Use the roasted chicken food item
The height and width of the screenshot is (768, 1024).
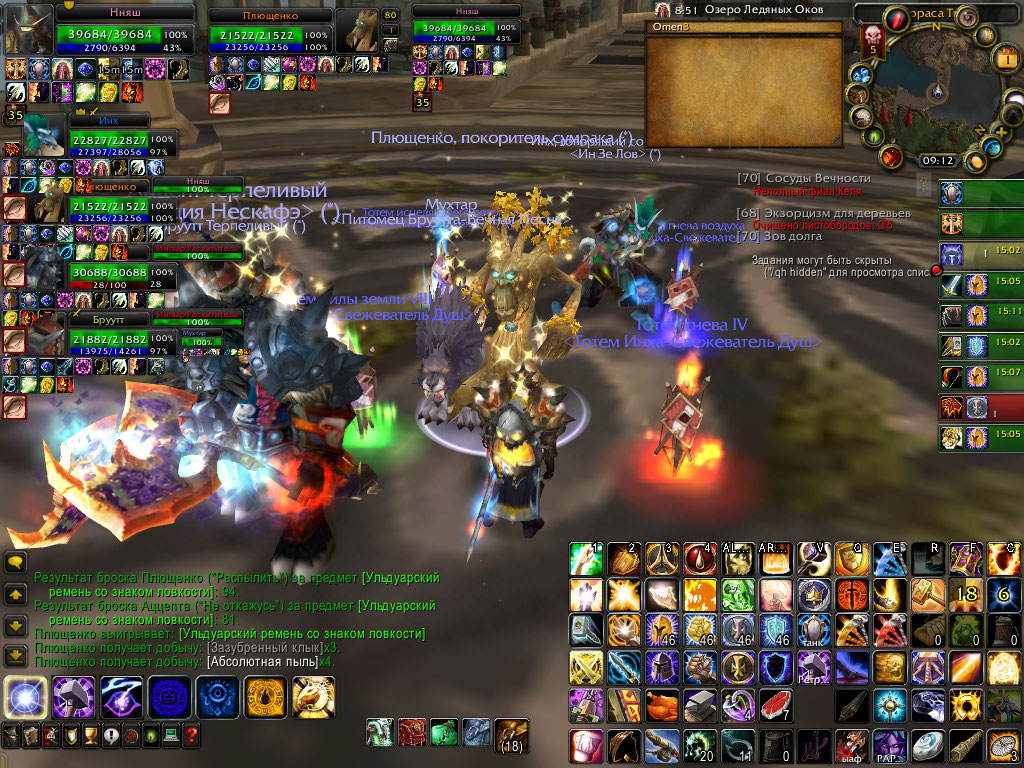tap(661, 706)
